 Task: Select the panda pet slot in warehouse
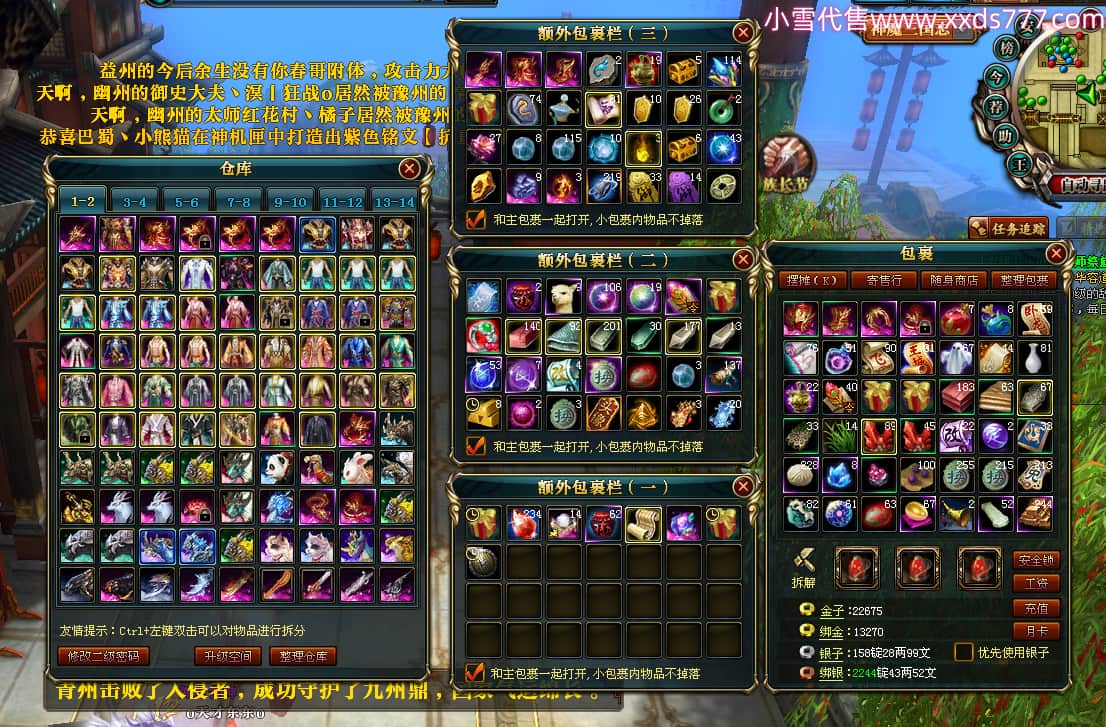coord(276,466)
